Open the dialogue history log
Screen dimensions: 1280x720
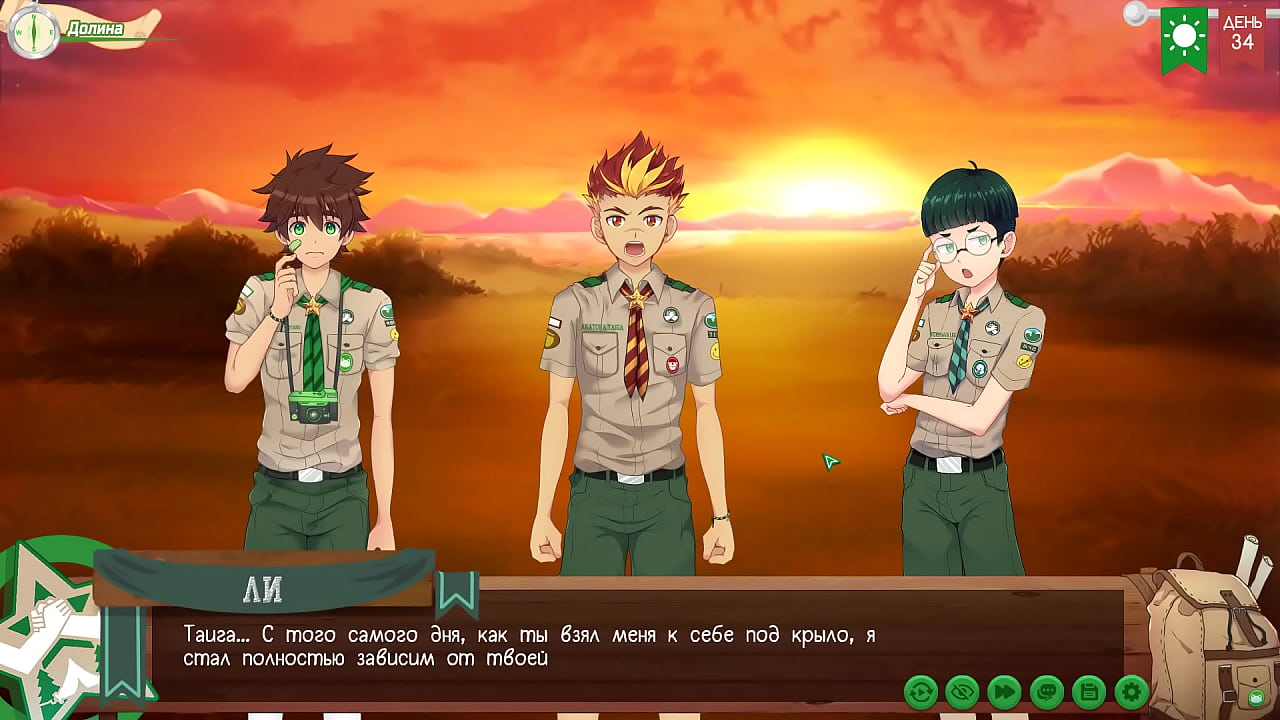1046,691
